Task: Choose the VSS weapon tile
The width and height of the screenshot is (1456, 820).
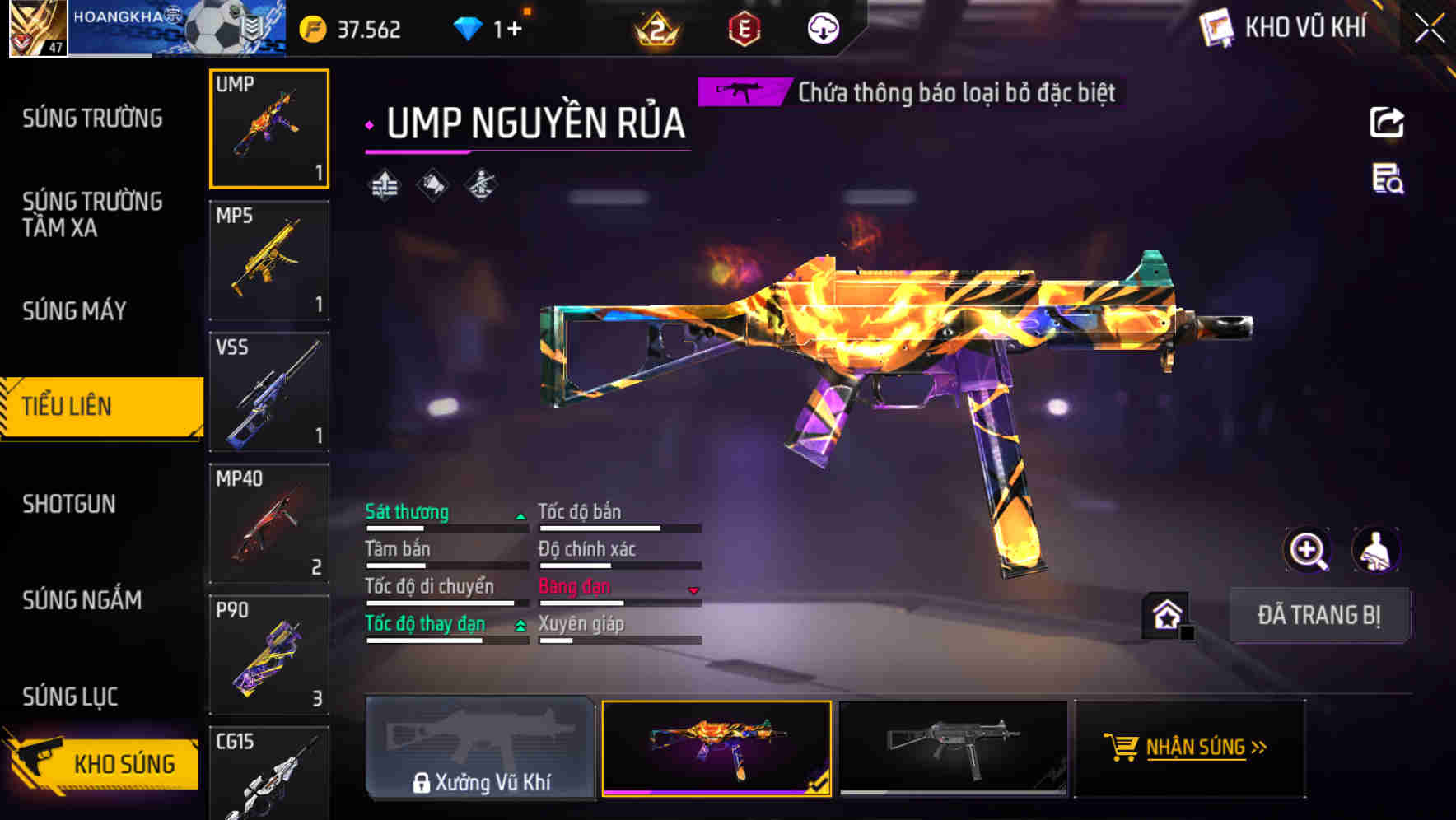Action: click(x=269, y=392)
